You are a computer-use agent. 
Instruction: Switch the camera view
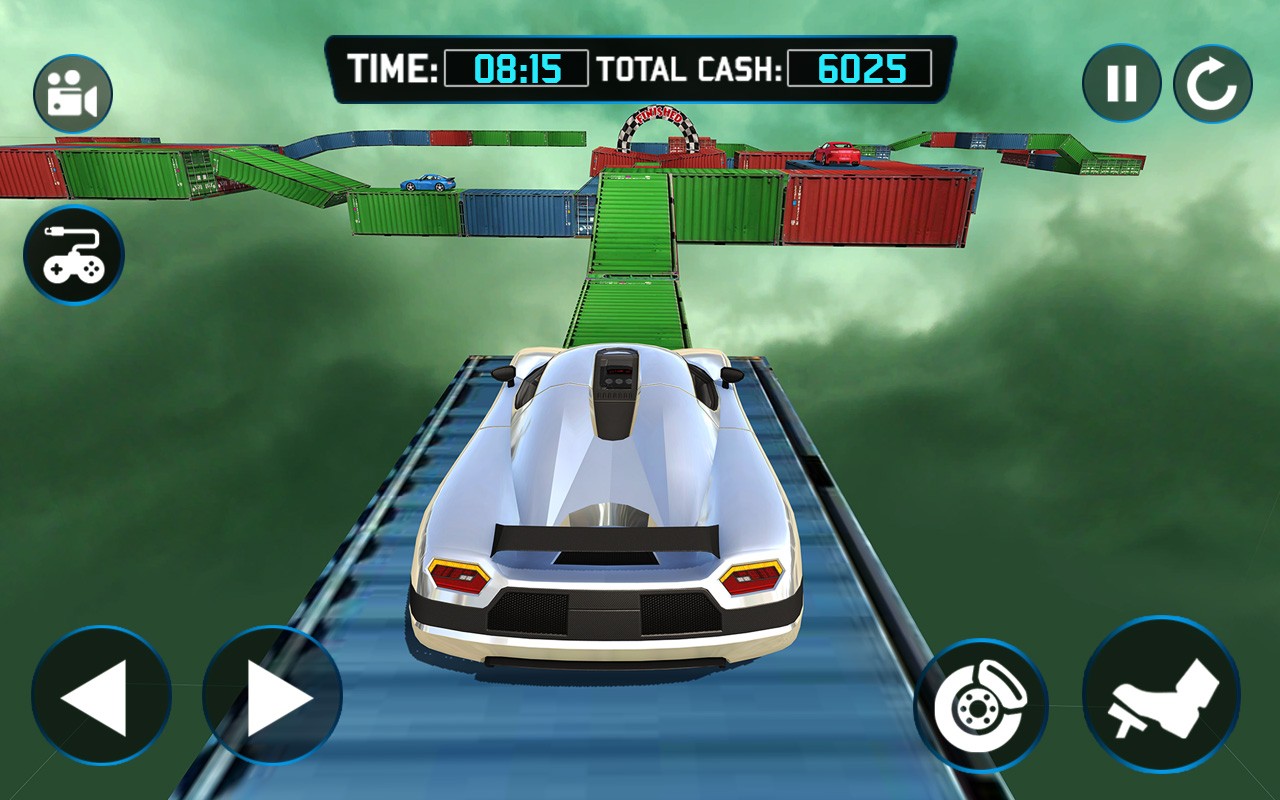[73, 94]
